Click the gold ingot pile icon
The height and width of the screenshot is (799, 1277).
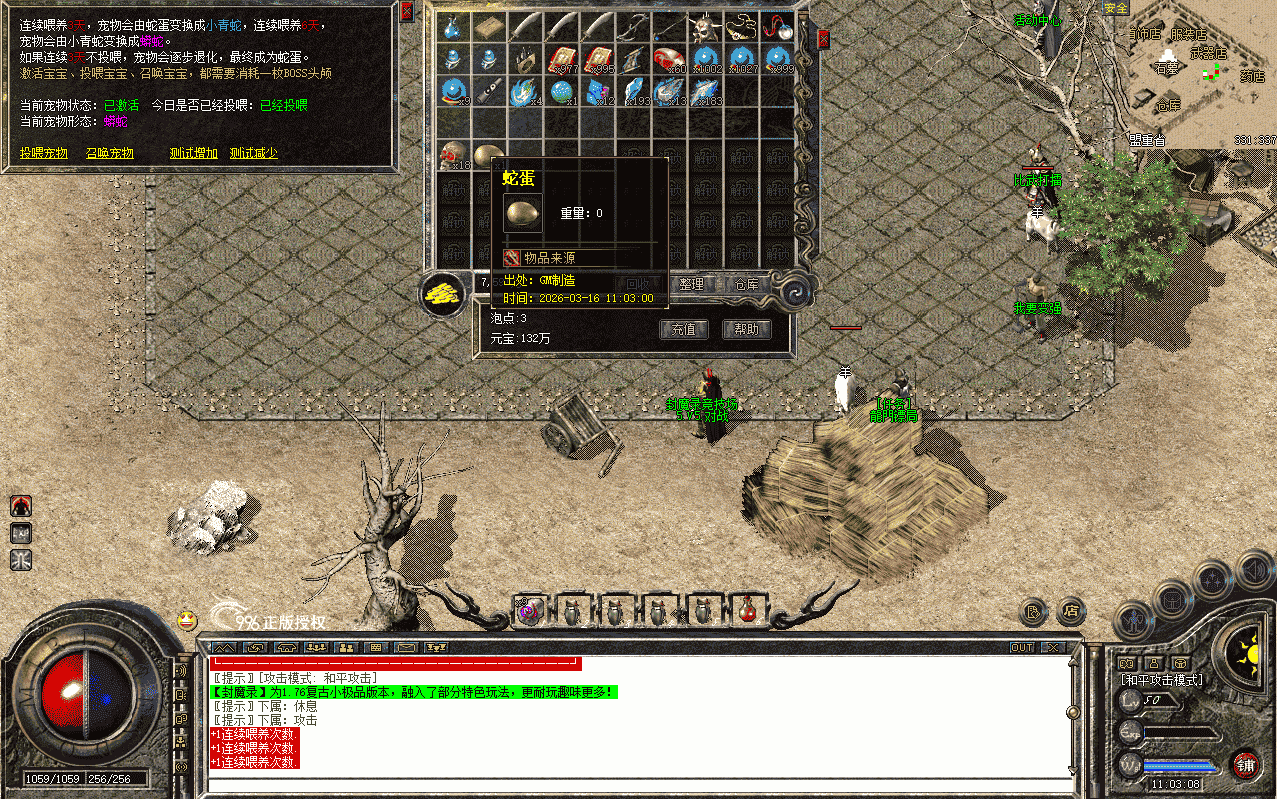pyautogui.click(x=442, y=294)
